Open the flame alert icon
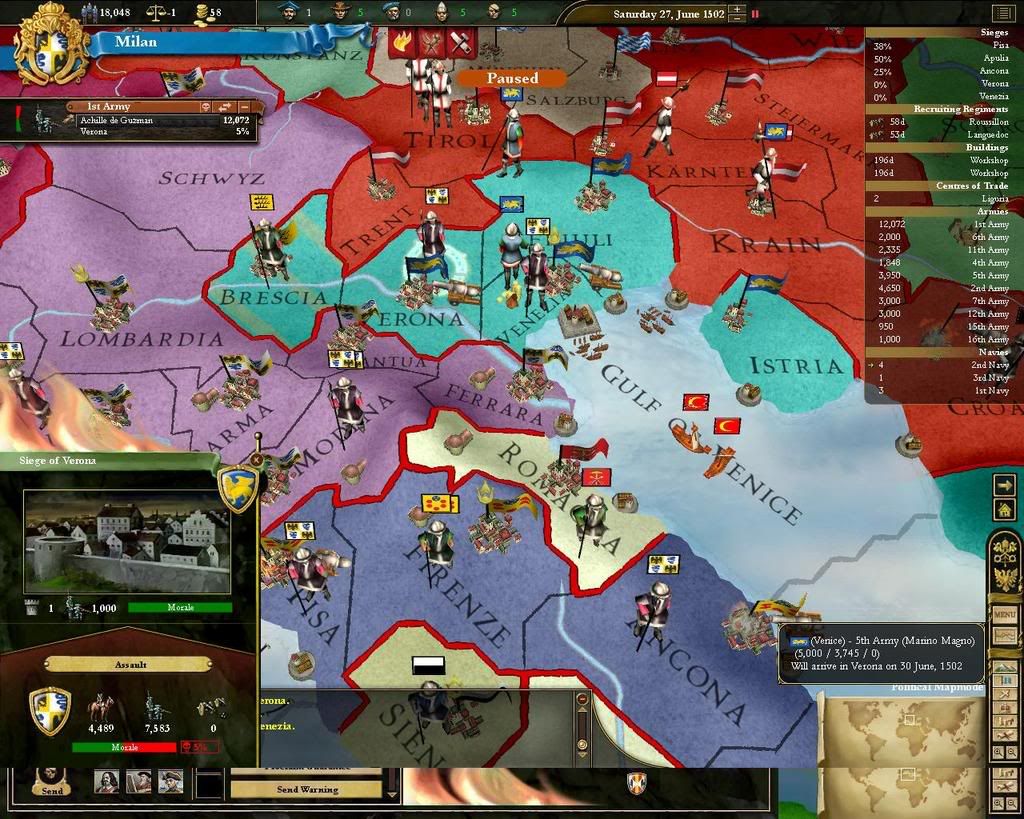Screen dimensions: 1024x819 coord(404,43)
